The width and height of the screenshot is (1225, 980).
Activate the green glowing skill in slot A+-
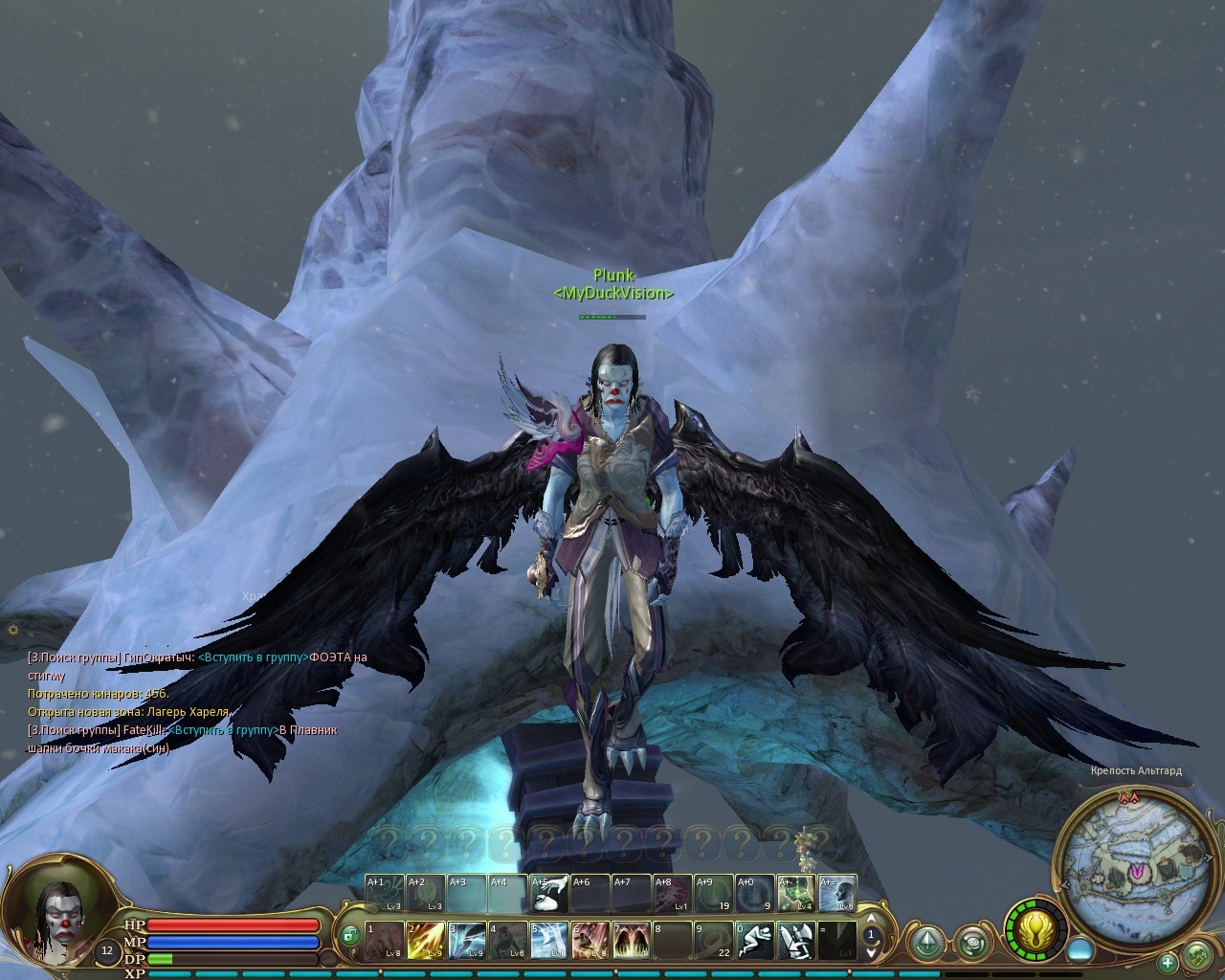point(795,894)
